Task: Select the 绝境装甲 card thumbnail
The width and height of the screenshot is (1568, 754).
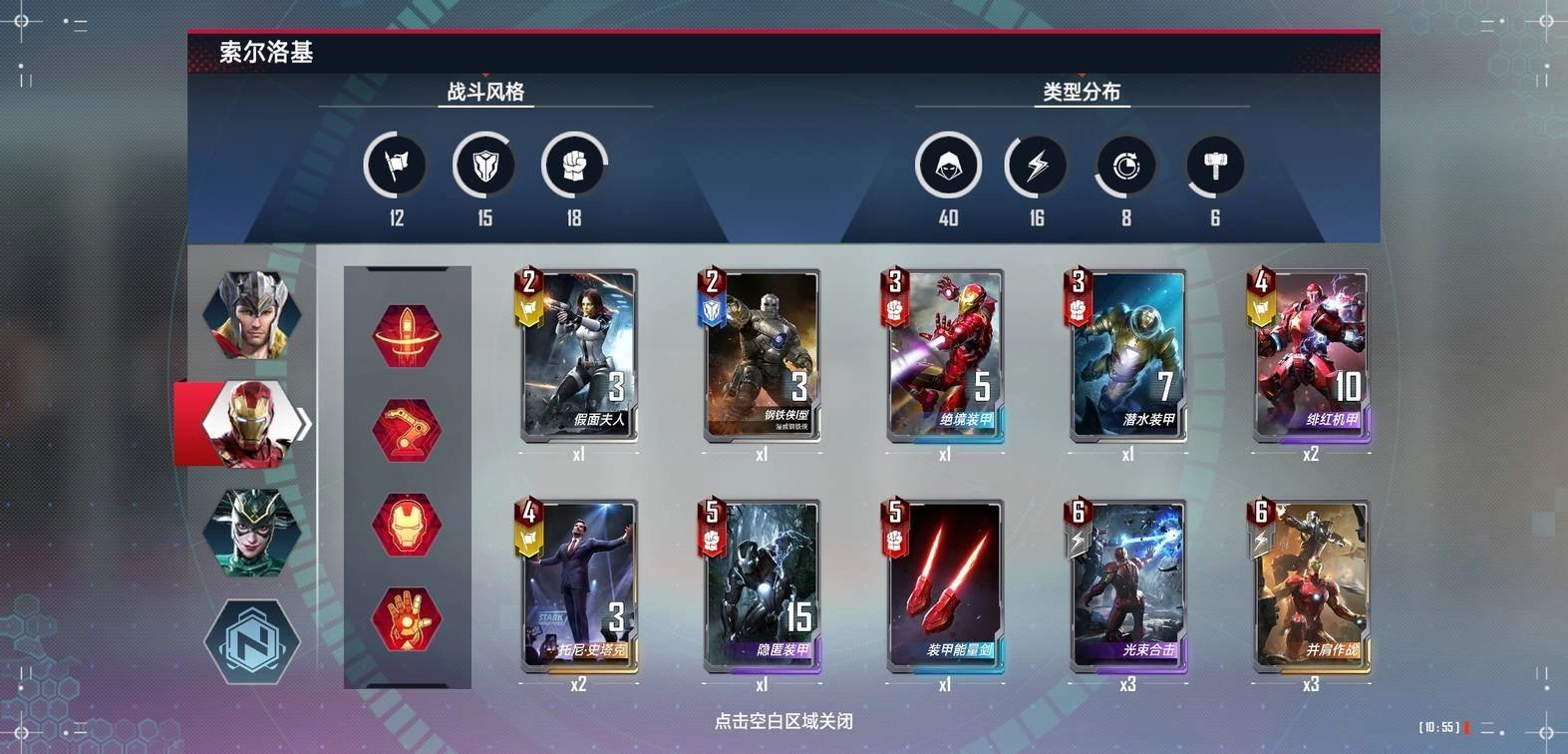Action: pyautogui.click(x=943, y=354)
